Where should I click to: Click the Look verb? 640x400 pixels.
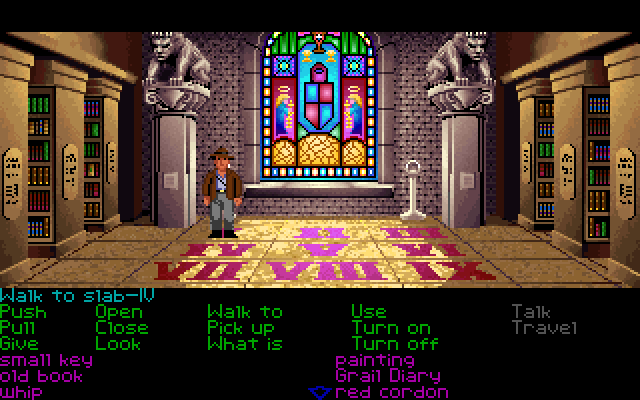point(118,344)
